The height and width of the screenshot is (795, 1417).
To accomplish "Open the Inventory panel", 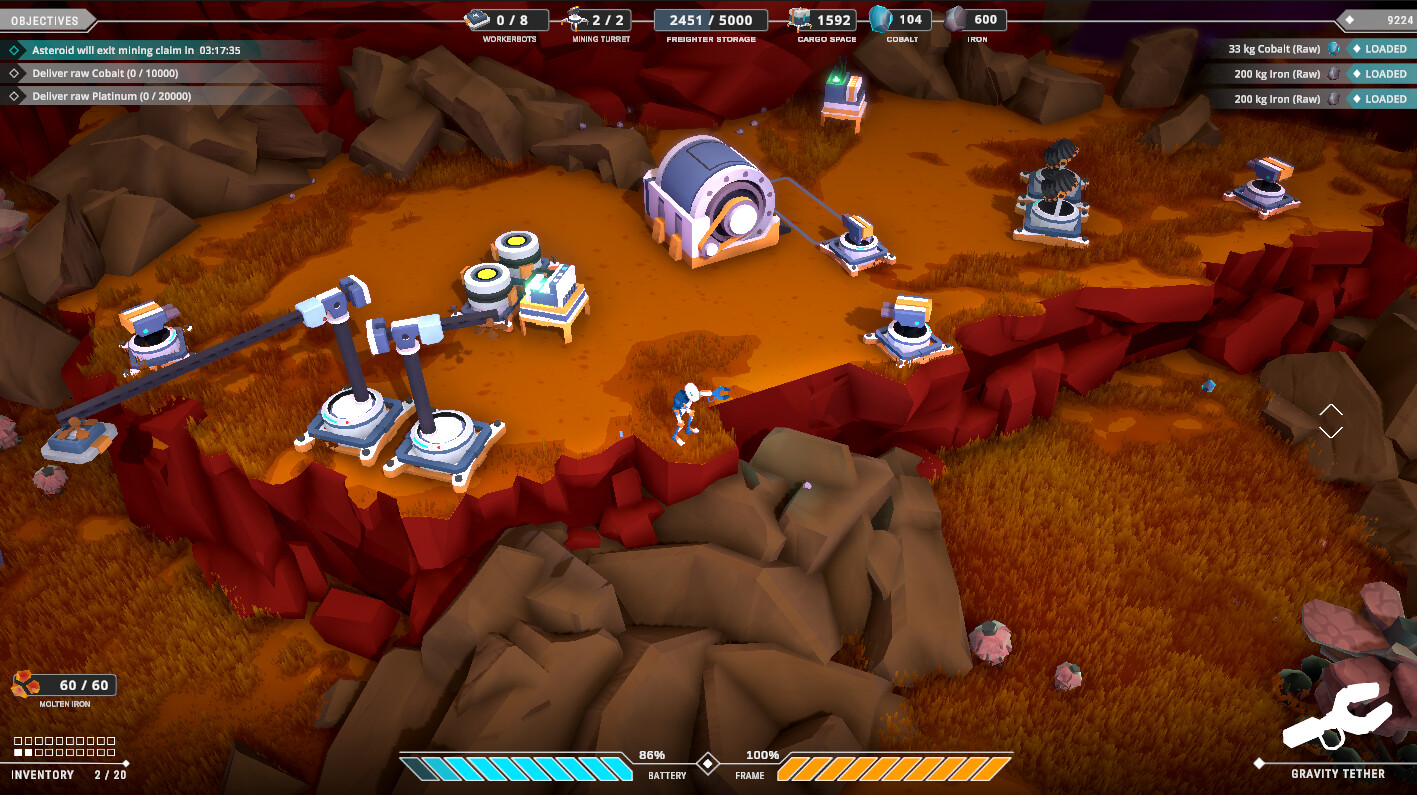I will coord(44,774).
